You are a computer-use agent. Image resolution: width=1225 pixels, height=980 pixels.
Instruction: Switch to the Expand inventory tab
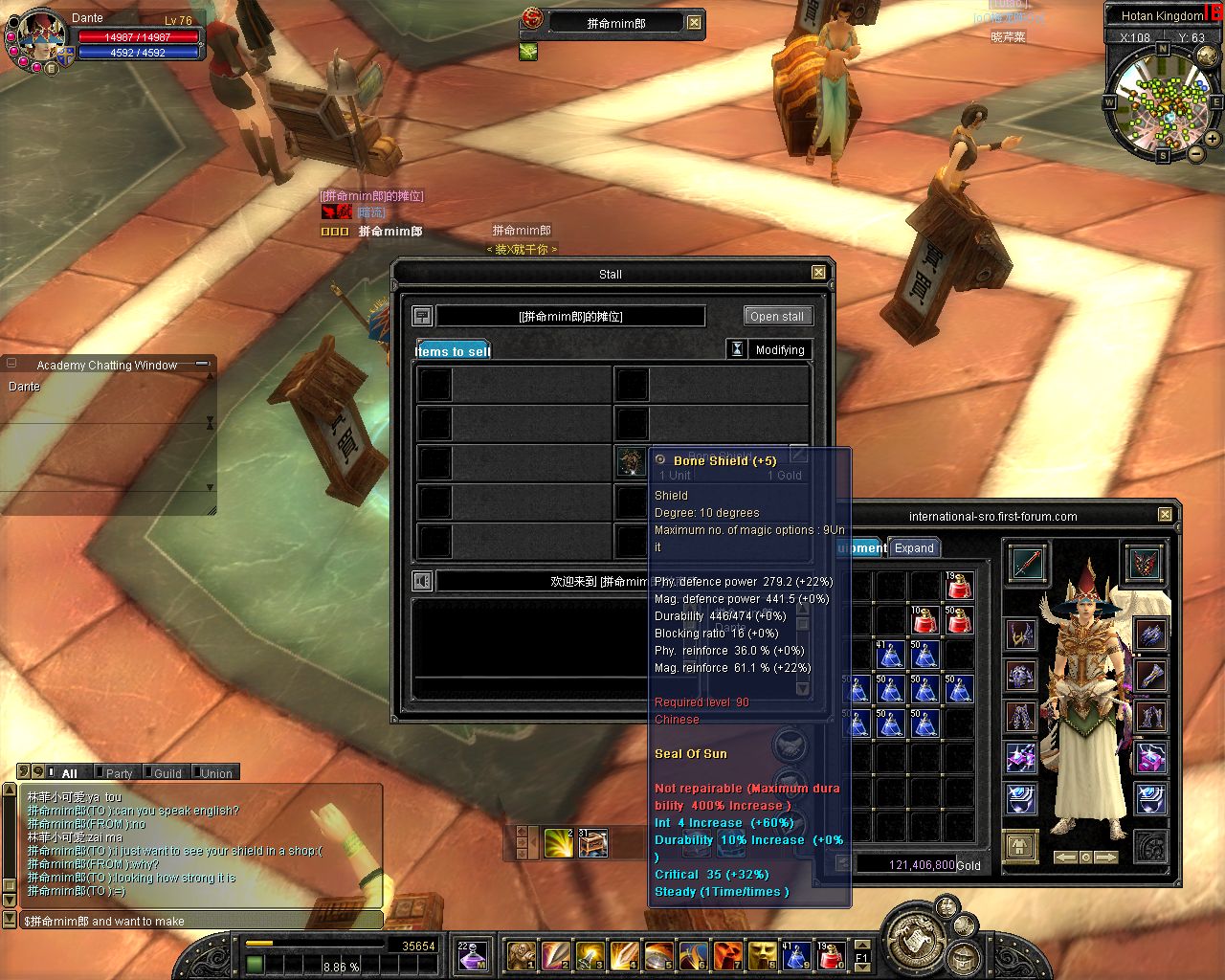click(x=914, y=548)
